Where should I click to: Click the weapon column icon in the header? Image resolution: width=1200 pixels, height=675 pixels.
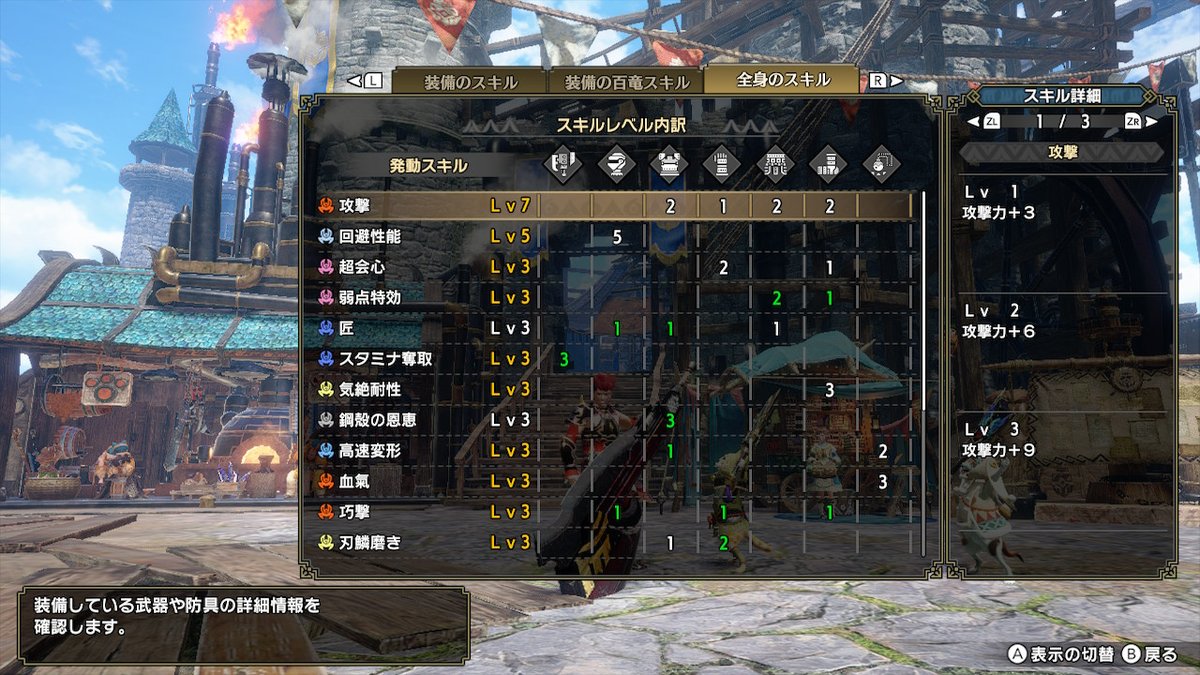click(564, 164)
